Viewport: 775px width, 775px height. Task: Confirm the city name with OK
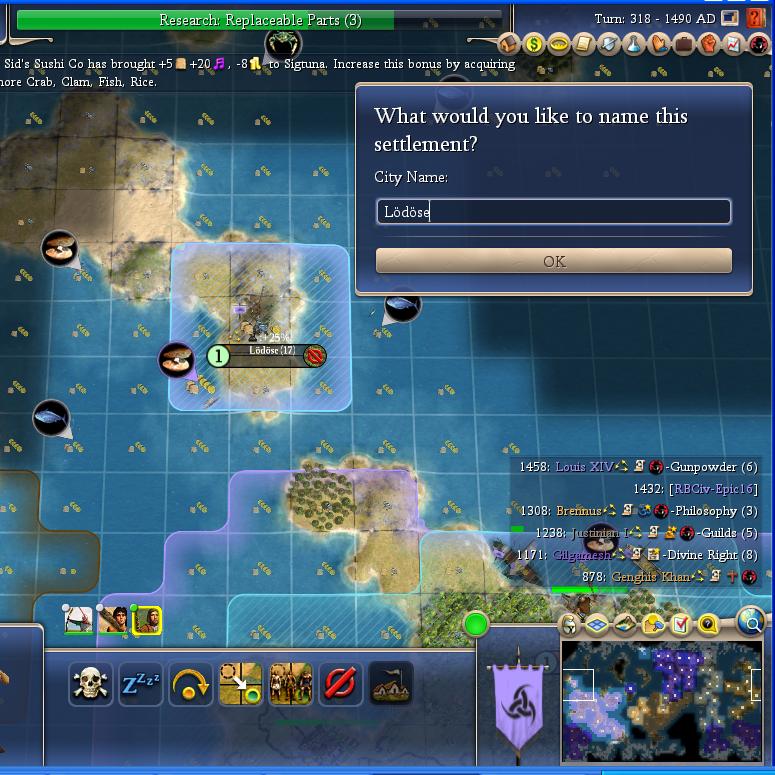tap(553, 261)
